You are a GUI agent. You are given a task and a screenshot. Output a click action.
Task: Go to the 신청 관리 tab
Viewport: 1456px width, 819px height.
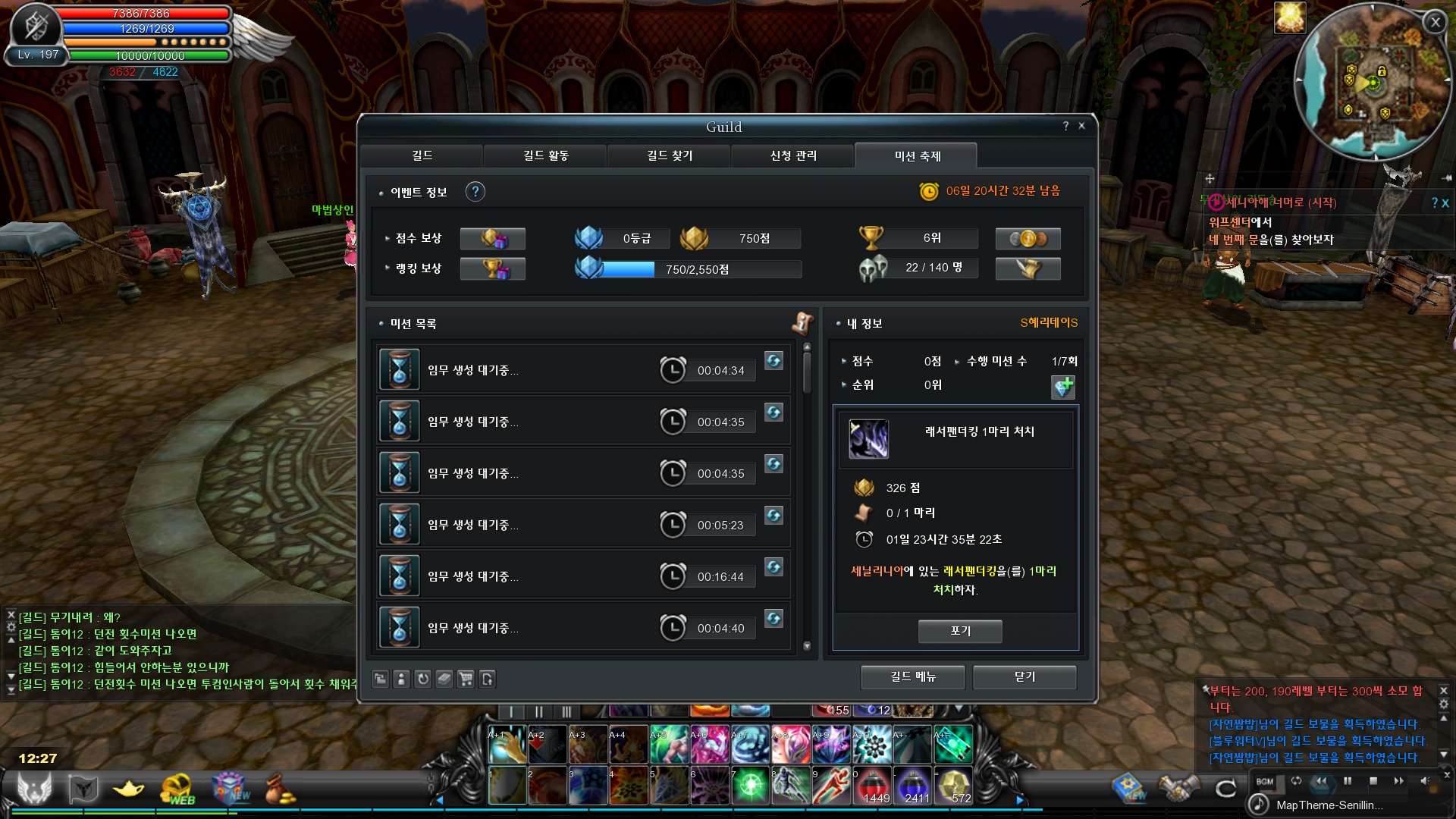point(793,155)
